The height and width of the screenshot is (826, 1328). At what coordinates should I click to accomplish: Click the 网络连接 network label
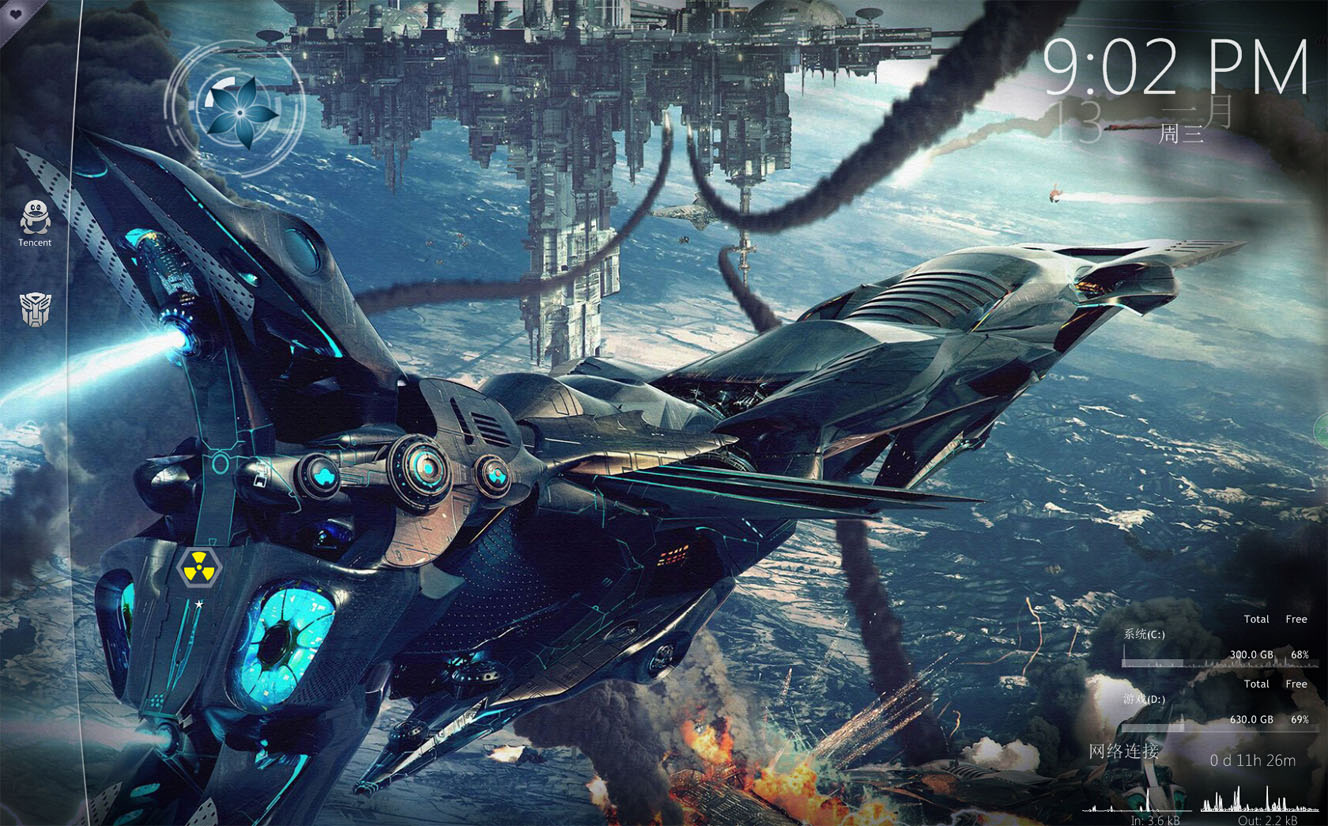[1124, 752]
